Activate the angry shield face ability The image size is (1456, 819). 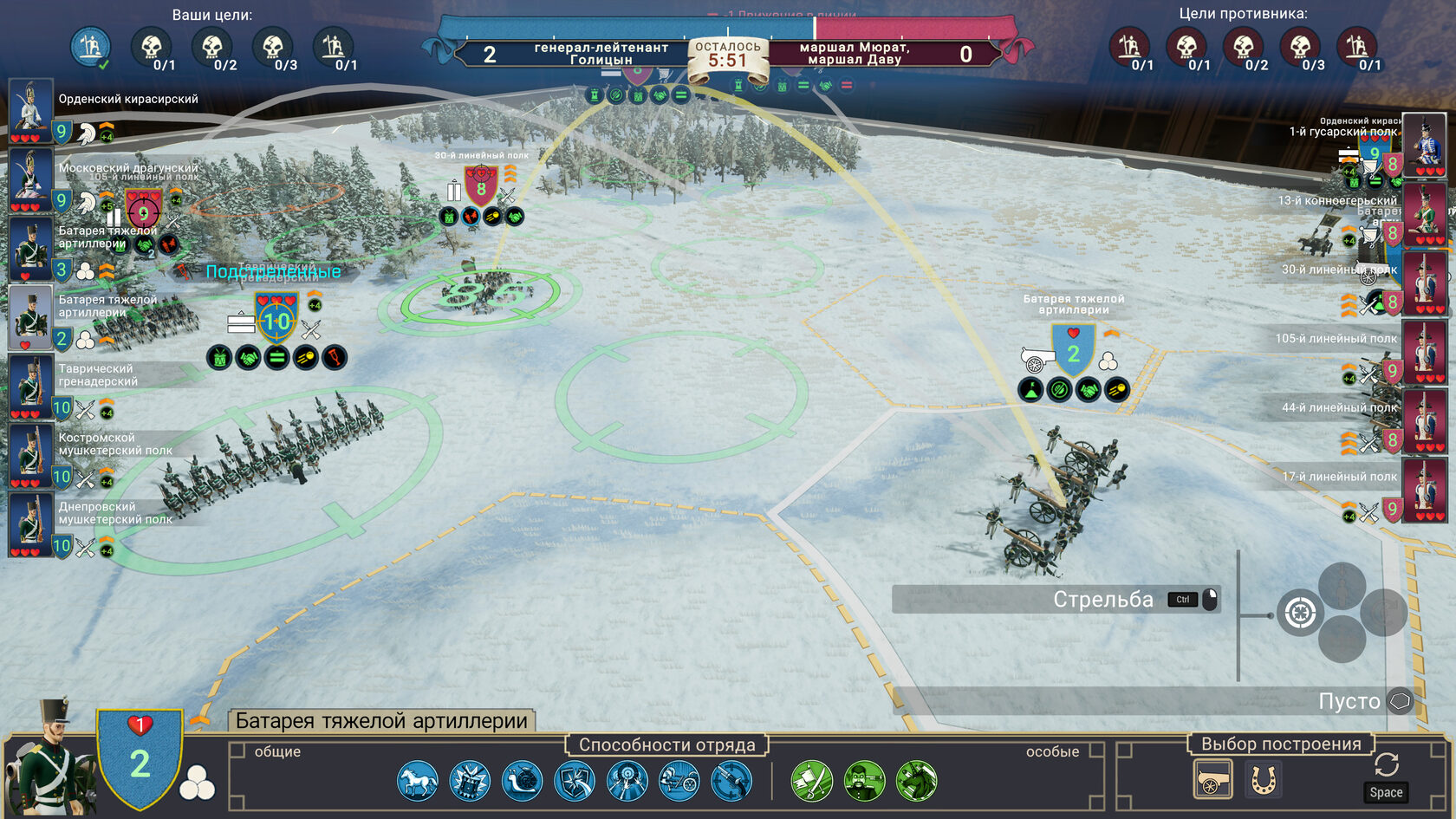click(x=470, y=781)
